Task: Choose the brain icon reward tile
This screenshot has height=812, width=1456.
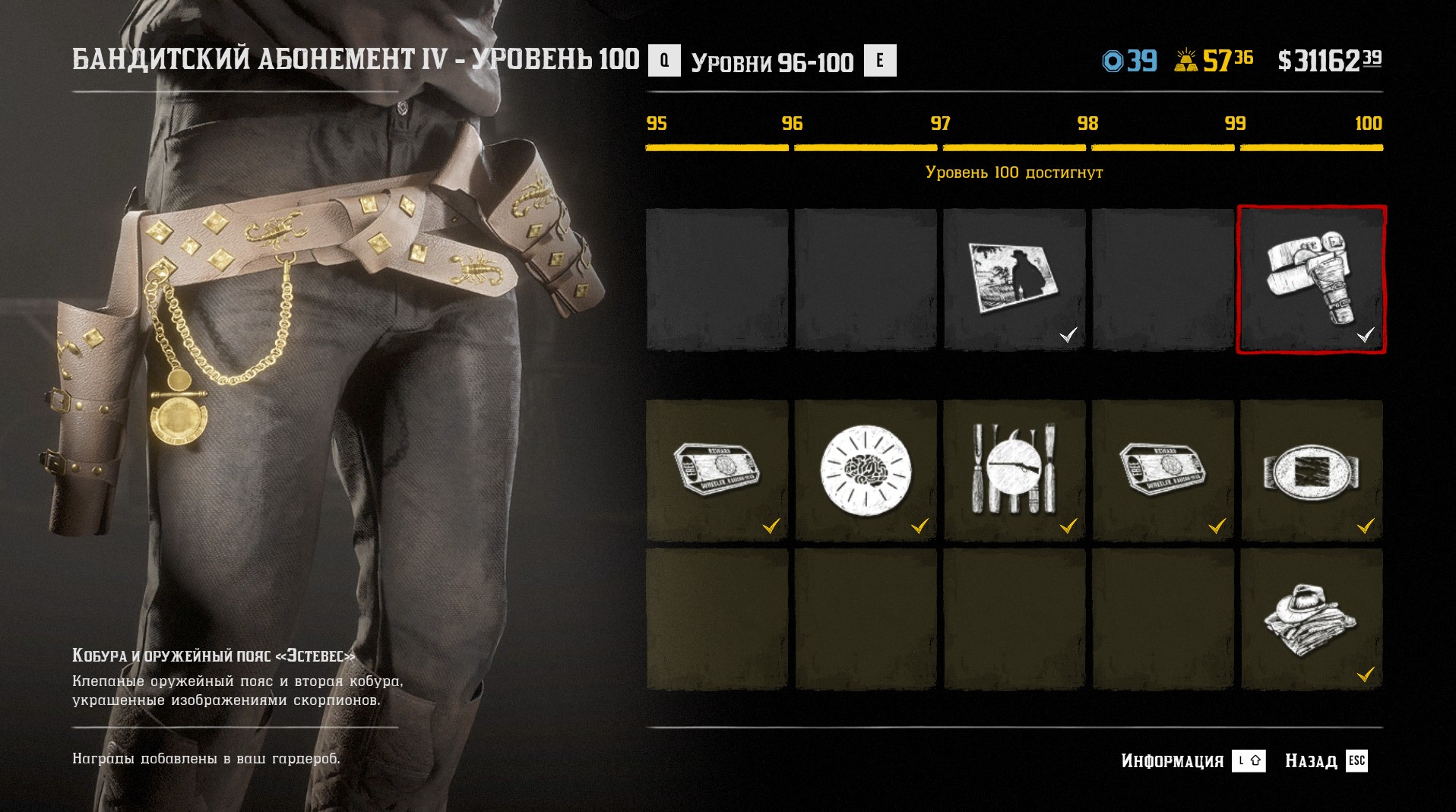Action: [x=865, y=470]
